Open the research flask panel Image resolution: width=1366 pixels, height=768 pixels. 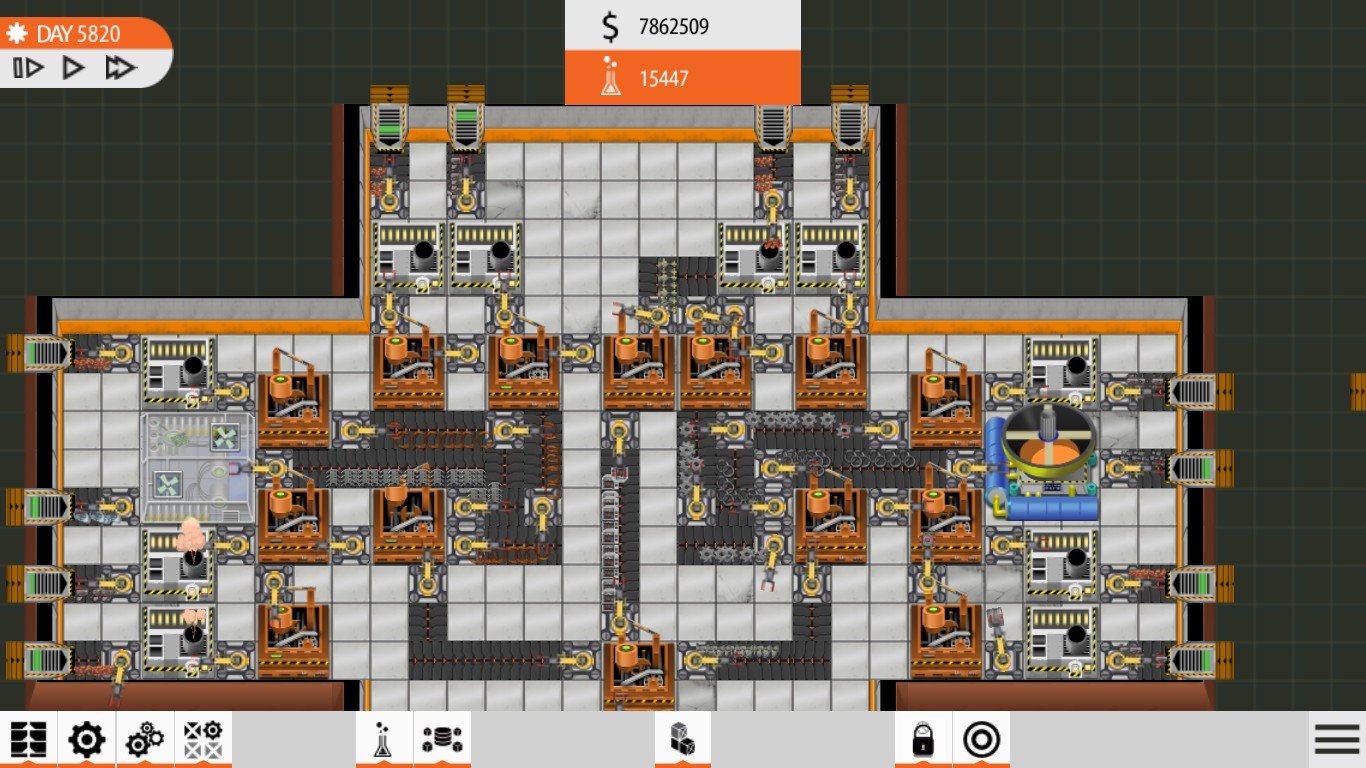click(384, 740)
